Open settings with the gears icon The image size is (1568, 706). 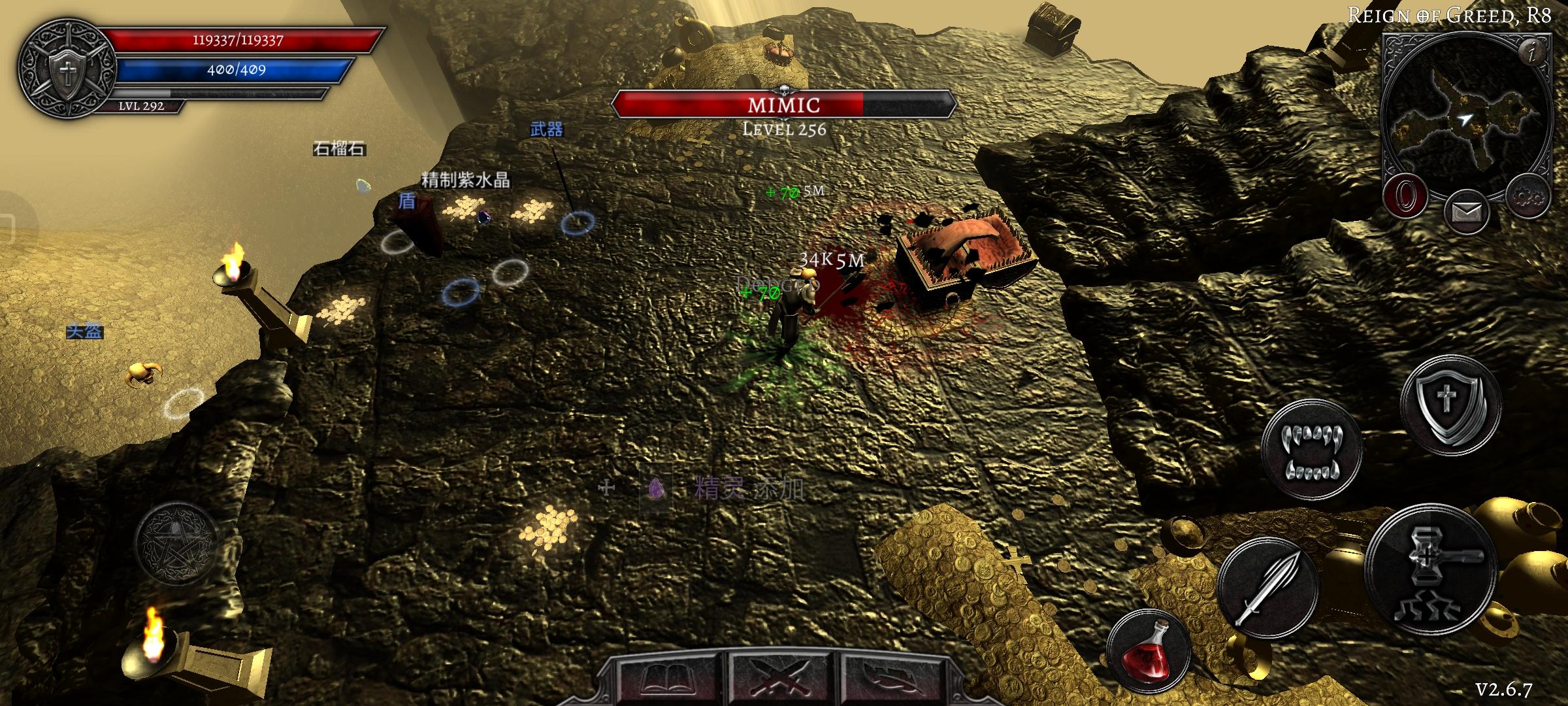point(1529,195)
